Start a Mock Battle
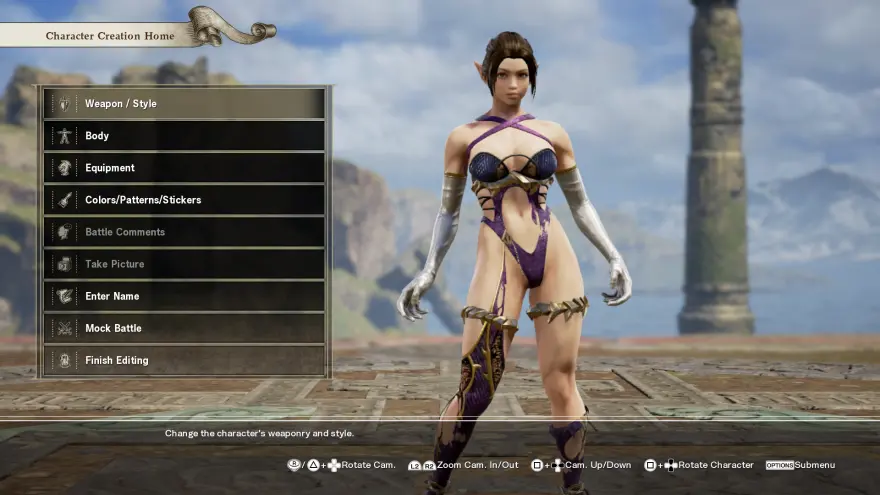The height and width of the screenshot is (495, 880). click(x=185, y=328)
